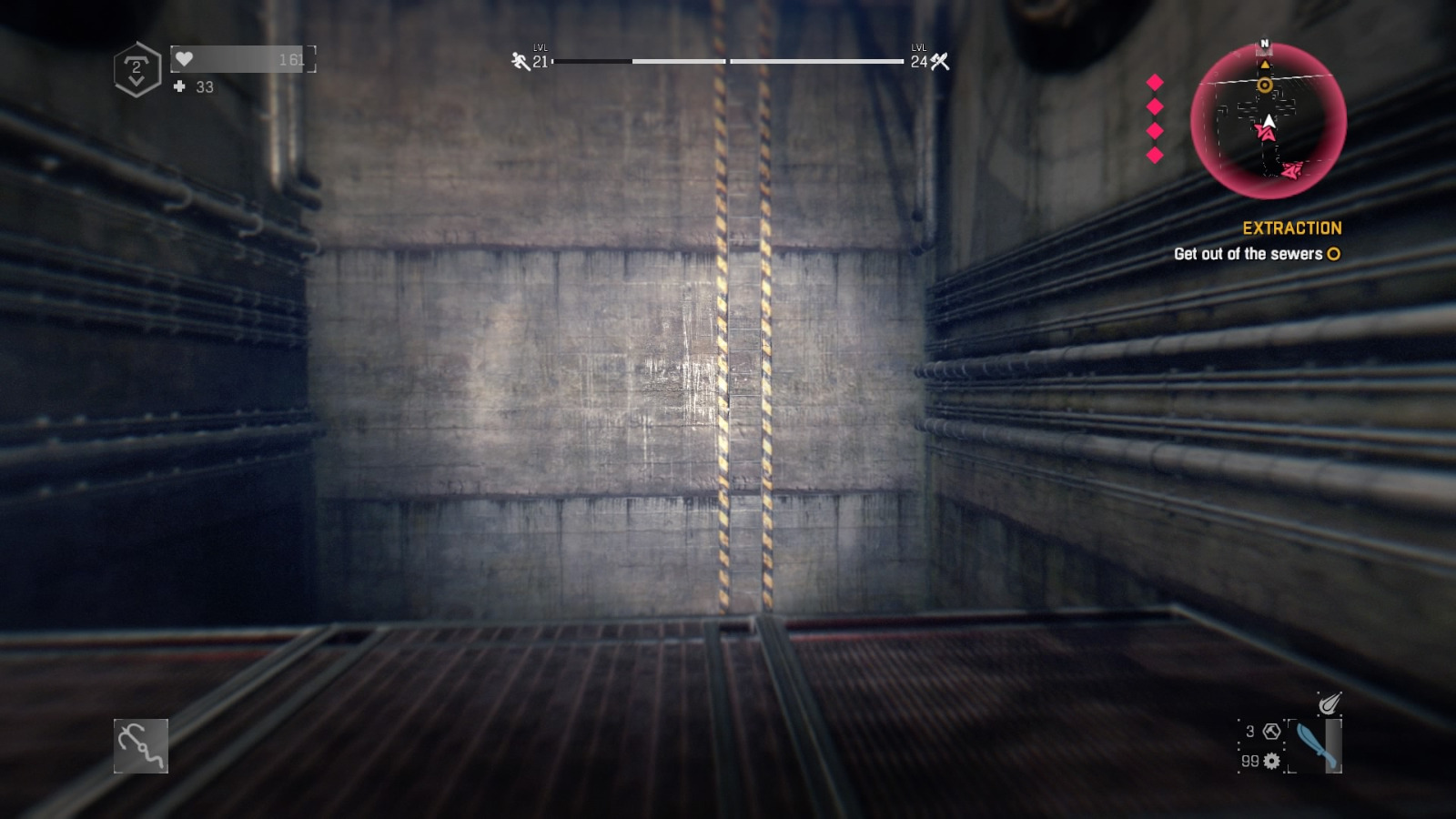Viewport: 1456px width, 819px height.
Task: Toggle the circle tracker beside the sewers objective
Action: 1334,256
